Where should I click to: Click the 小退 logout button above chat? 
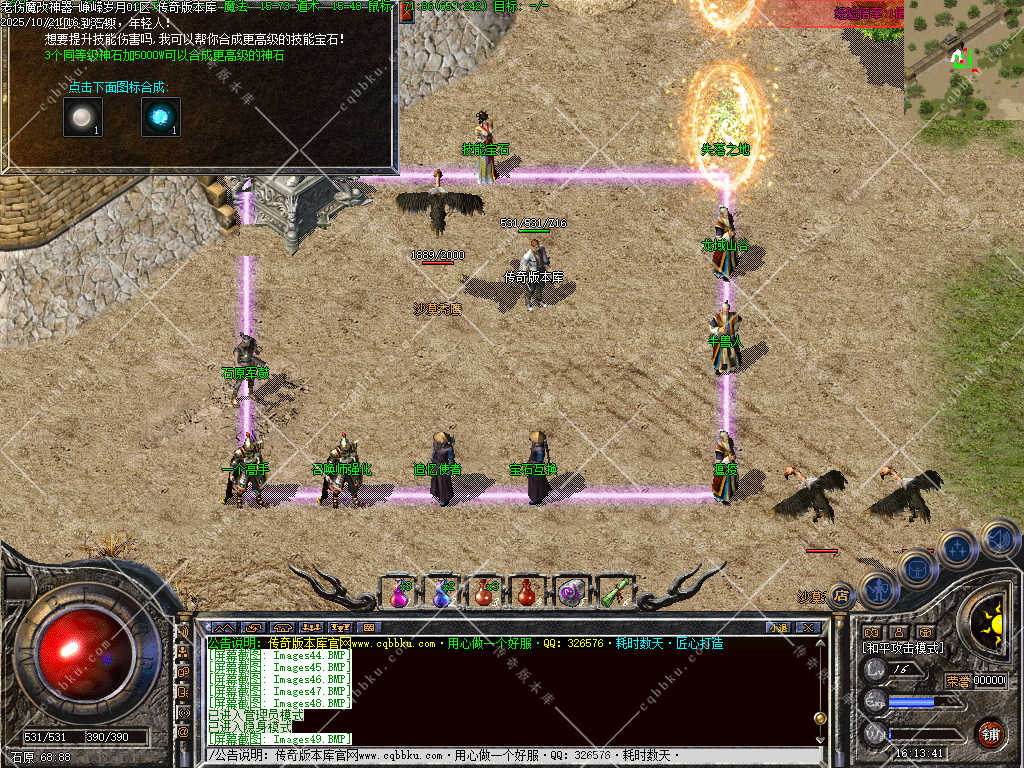(x=779, y=627)
